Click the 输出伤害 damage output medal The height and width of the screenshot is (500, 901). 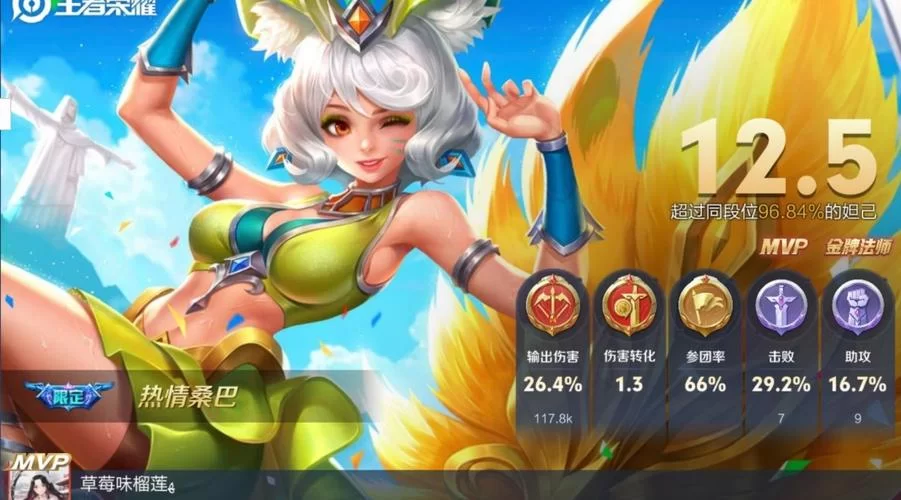tap(553, 304)
